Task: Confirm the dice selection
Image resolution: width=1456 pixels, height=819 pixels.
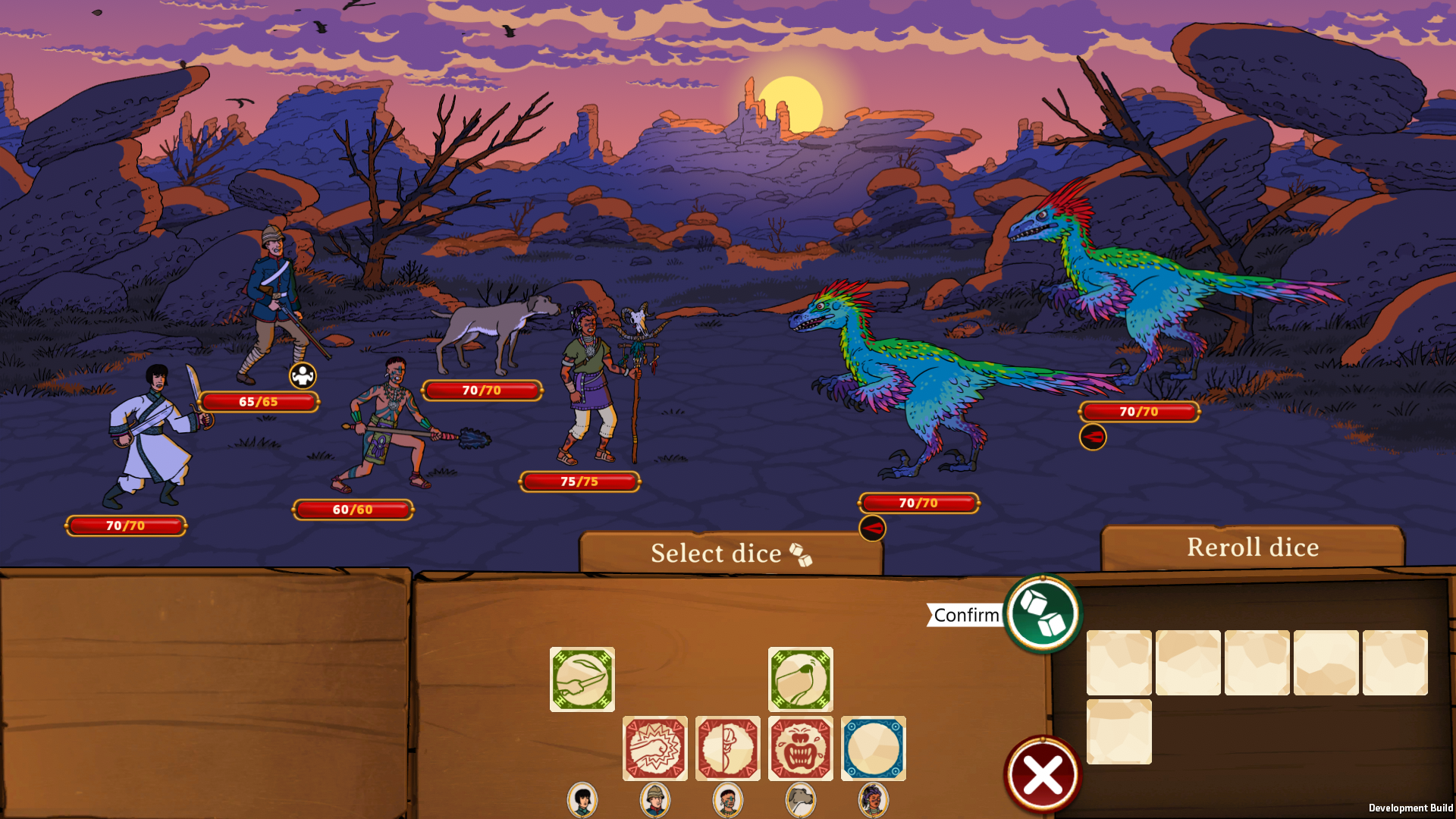Action: 1043,613
